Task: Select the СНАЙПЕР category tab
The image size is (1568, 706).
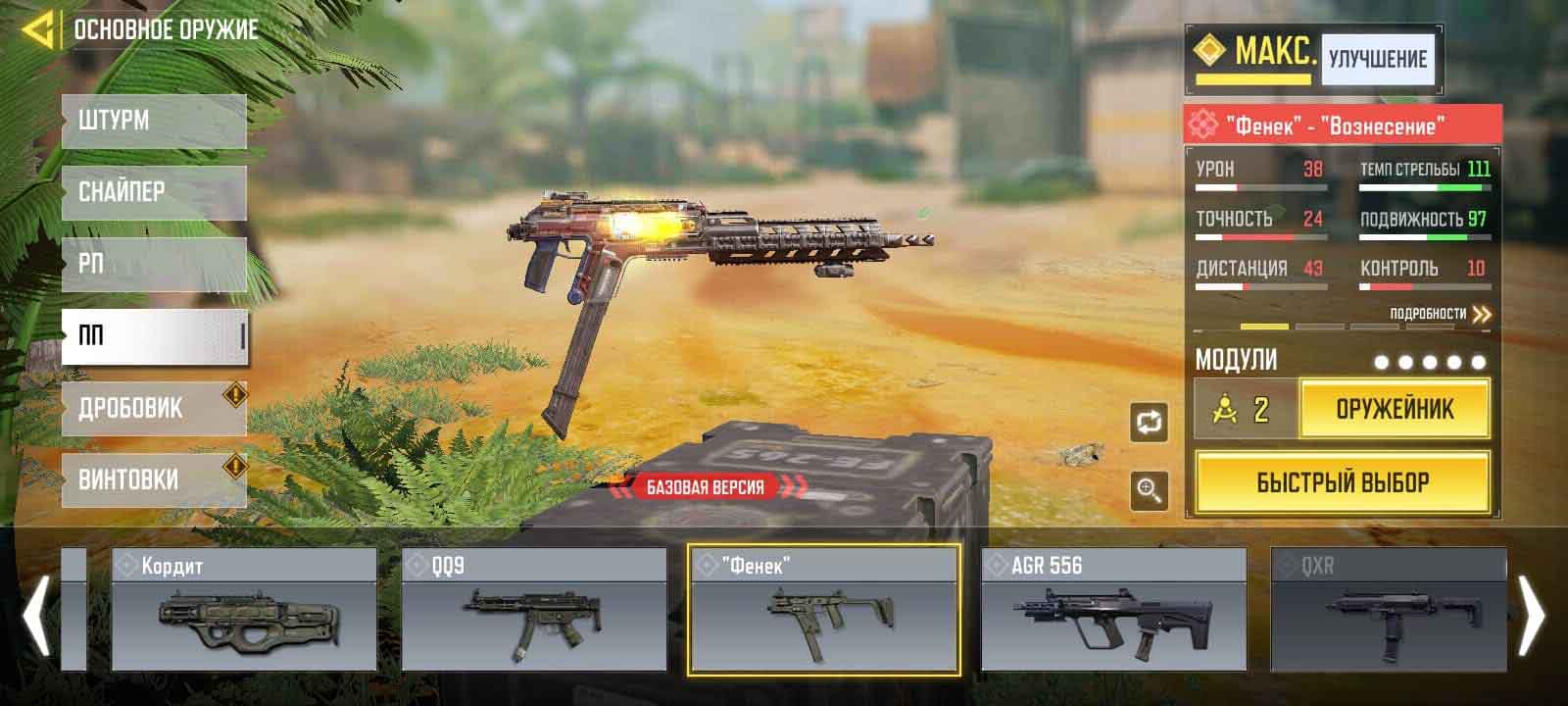Action: pyautogui.click(x=154, y=192)
